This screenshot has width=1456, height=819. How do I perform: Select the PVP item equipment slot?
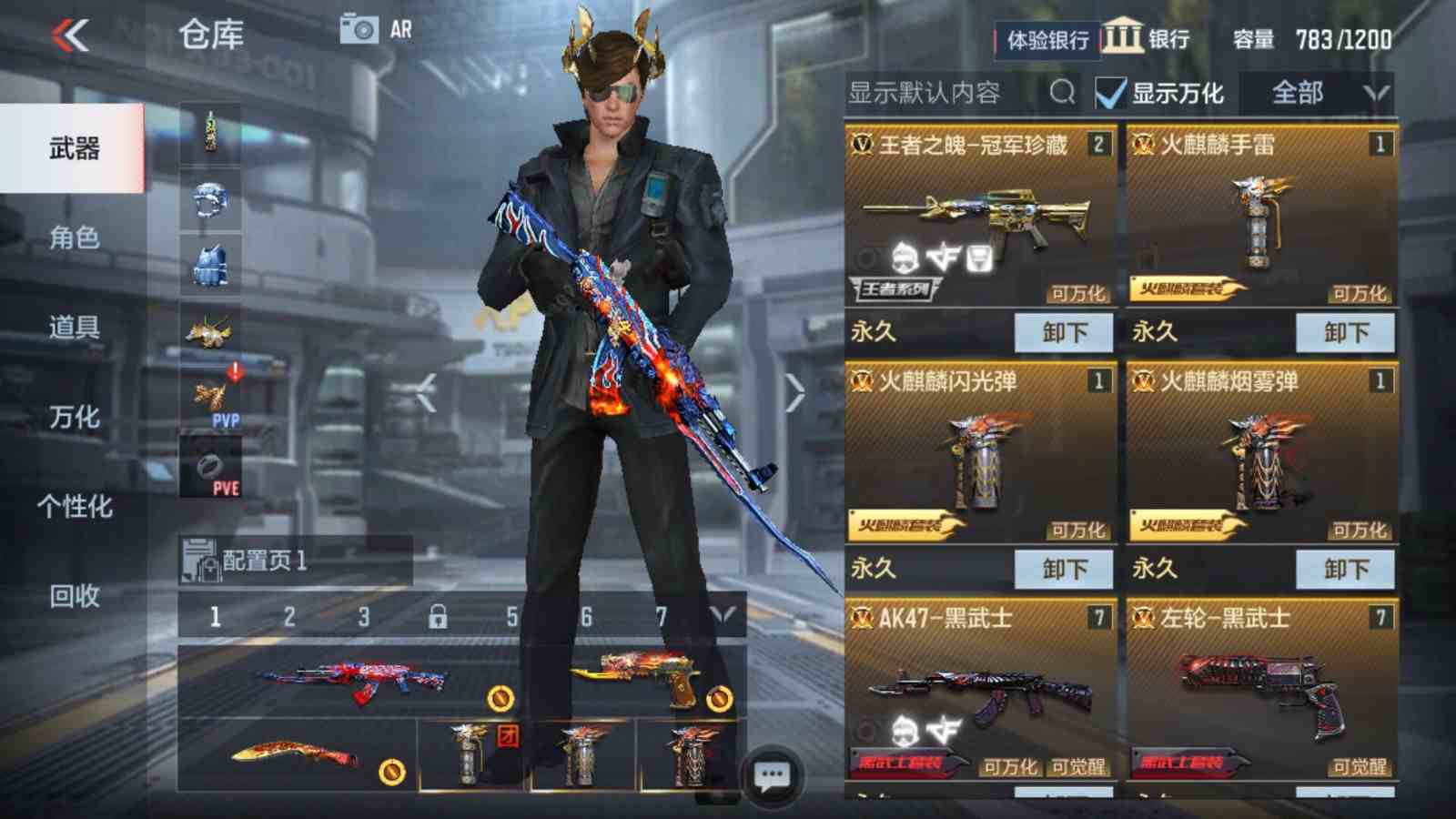(x=210, y=398)
